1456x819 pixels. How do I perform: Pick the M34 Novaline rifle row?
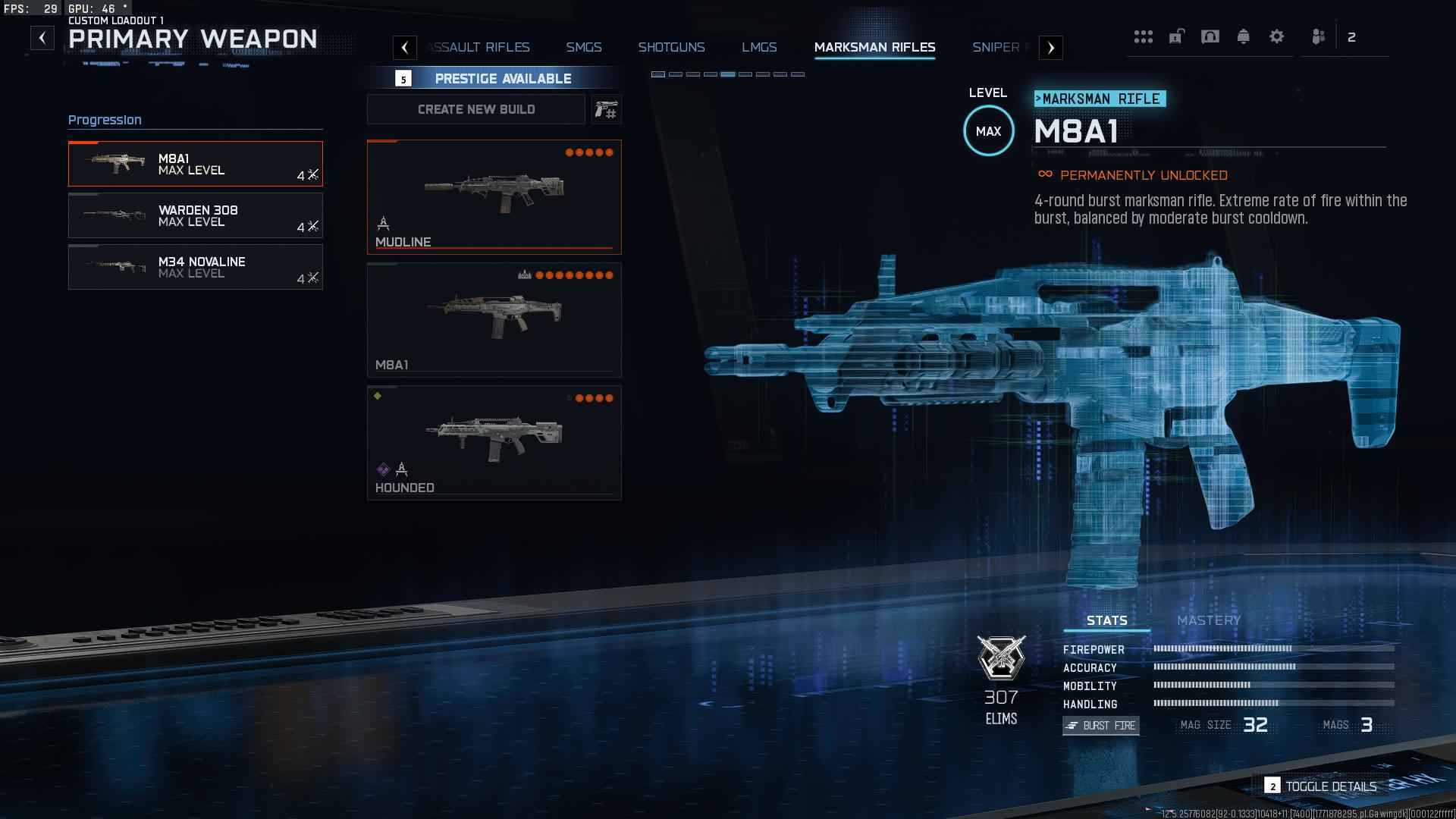click(x=195, y=267)
